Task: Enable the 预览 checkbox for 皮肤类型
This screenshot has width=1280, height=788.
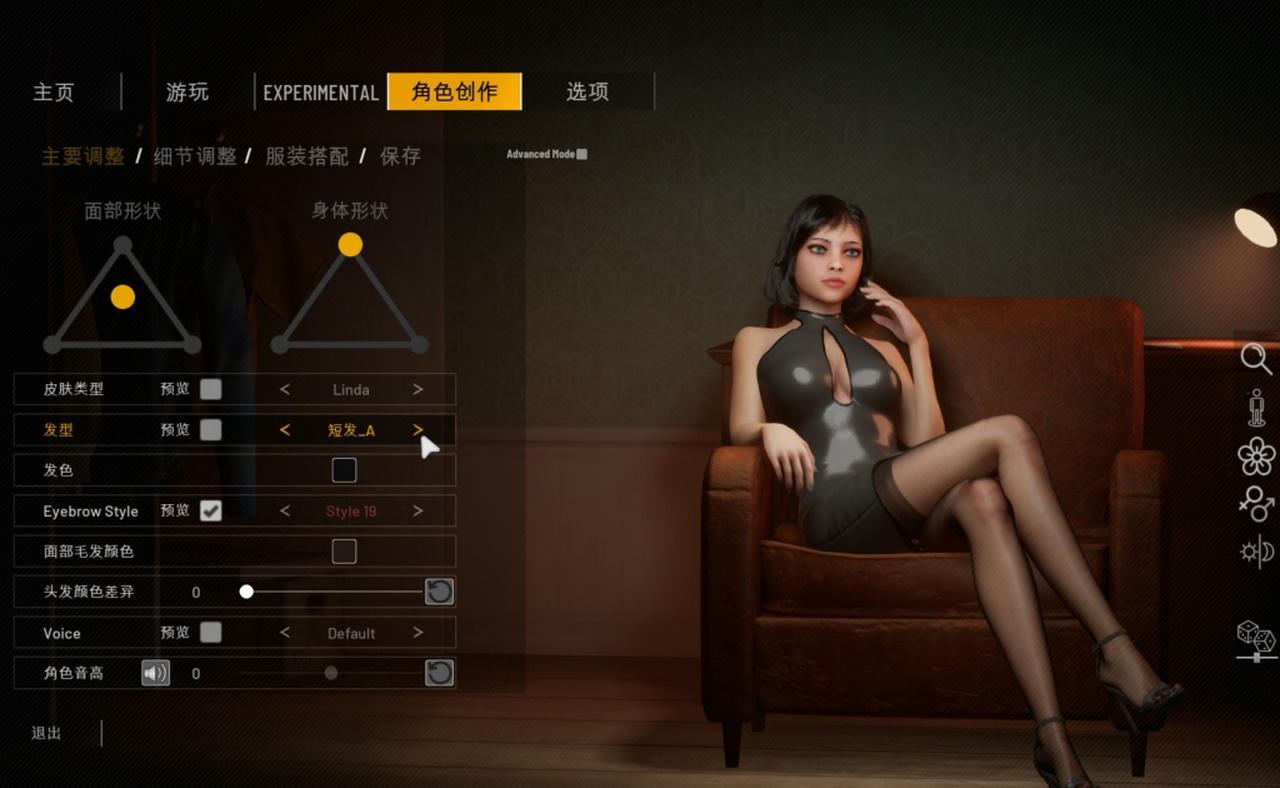Action: point(211,390)
